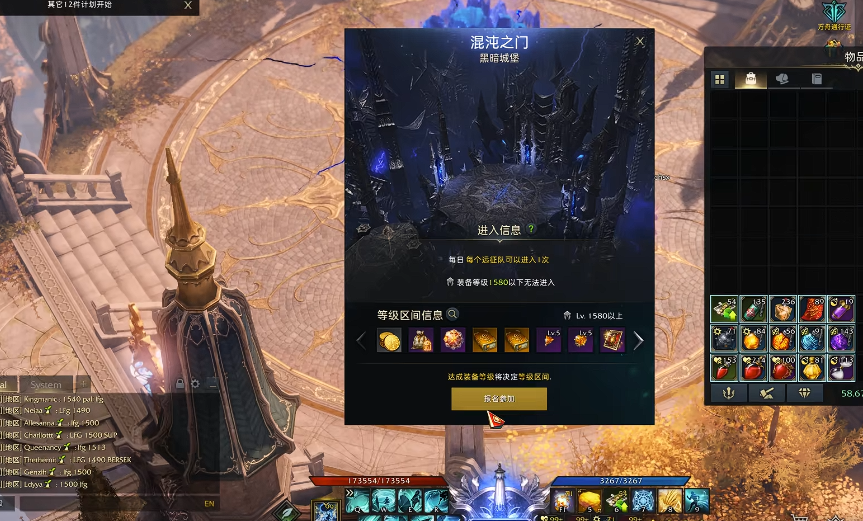This screenshot has width=863, height=521.
Task: Open level range info magnifier icon
Action: [x=453, y=314]
